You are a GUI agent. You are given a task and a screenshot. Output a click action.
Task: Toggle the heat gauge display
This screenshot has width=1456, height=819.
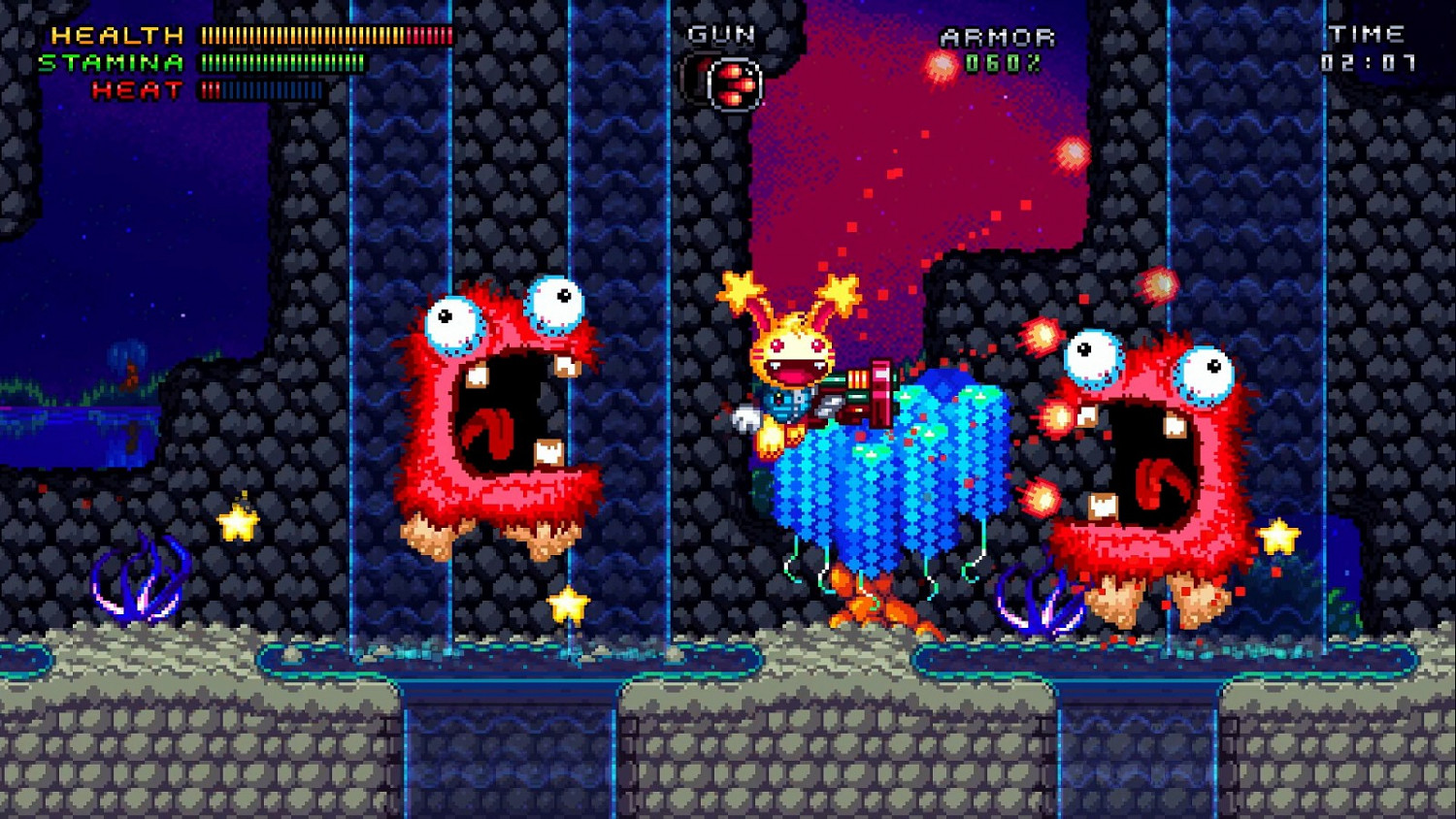click(262, 90)
